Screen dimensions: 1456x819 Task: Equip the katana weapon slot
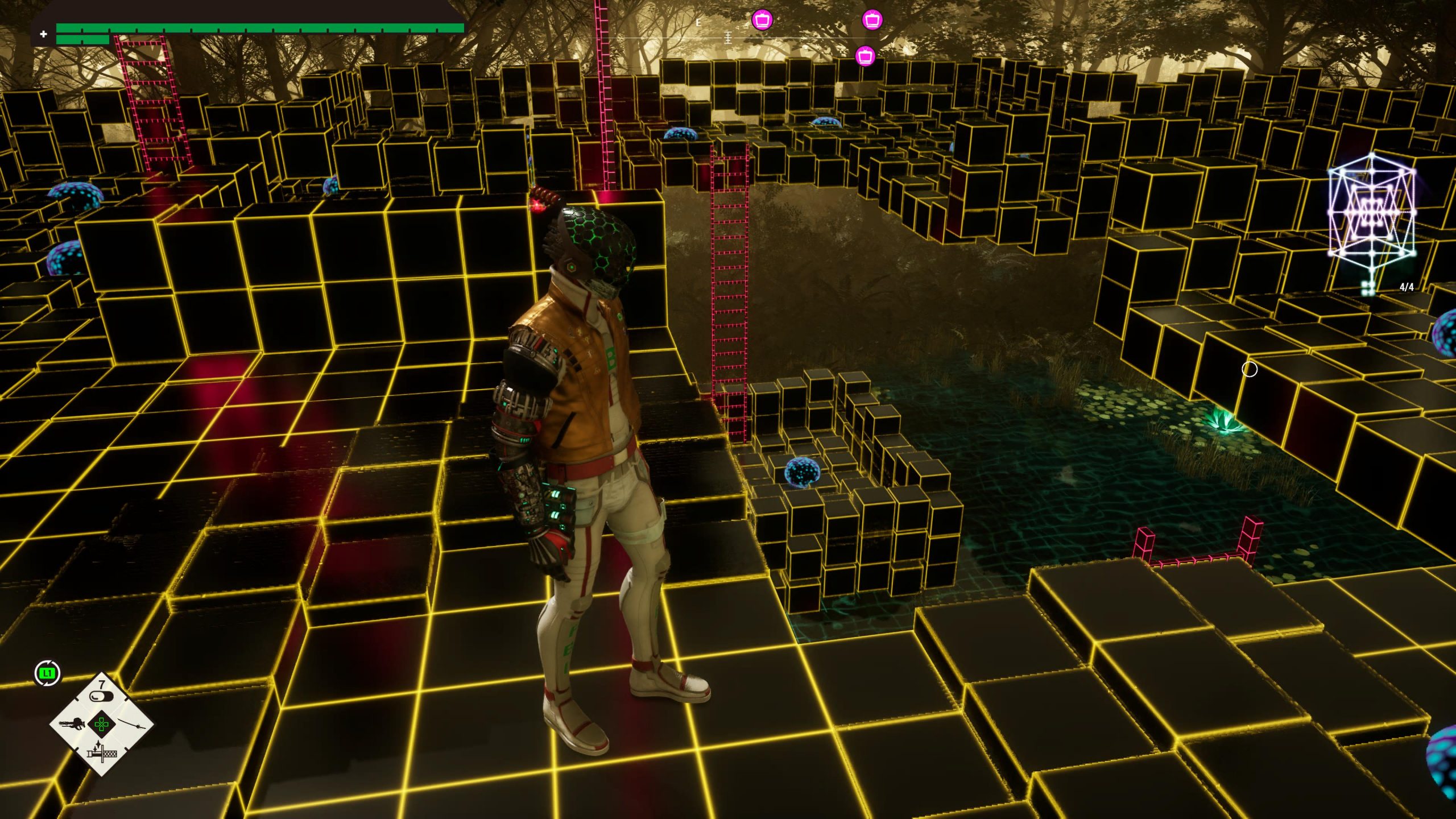point(135,724)
